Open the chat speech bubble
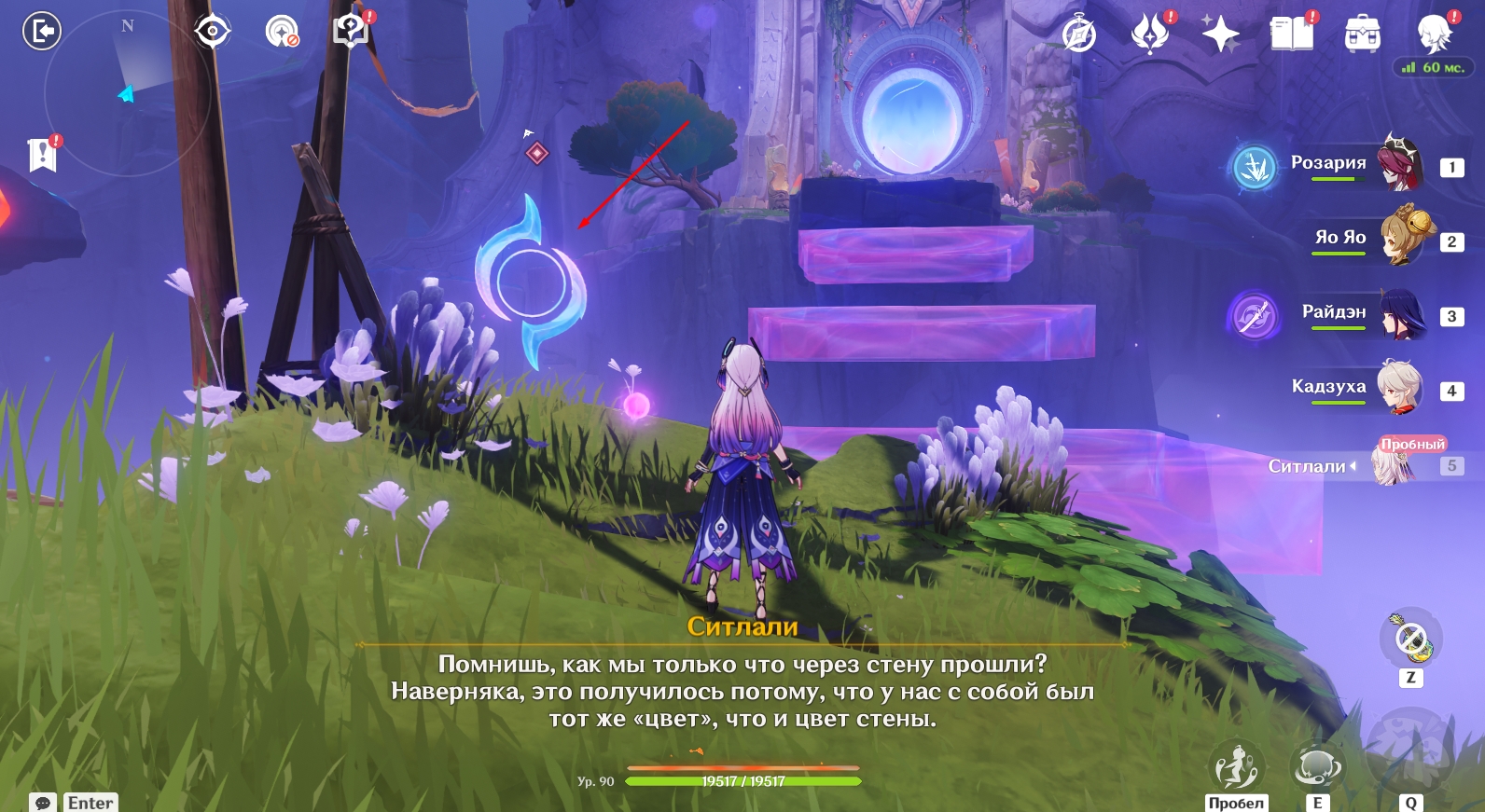Image resolution: width=1485 pixels, height=812 pixels. click(x=43, y=803)
